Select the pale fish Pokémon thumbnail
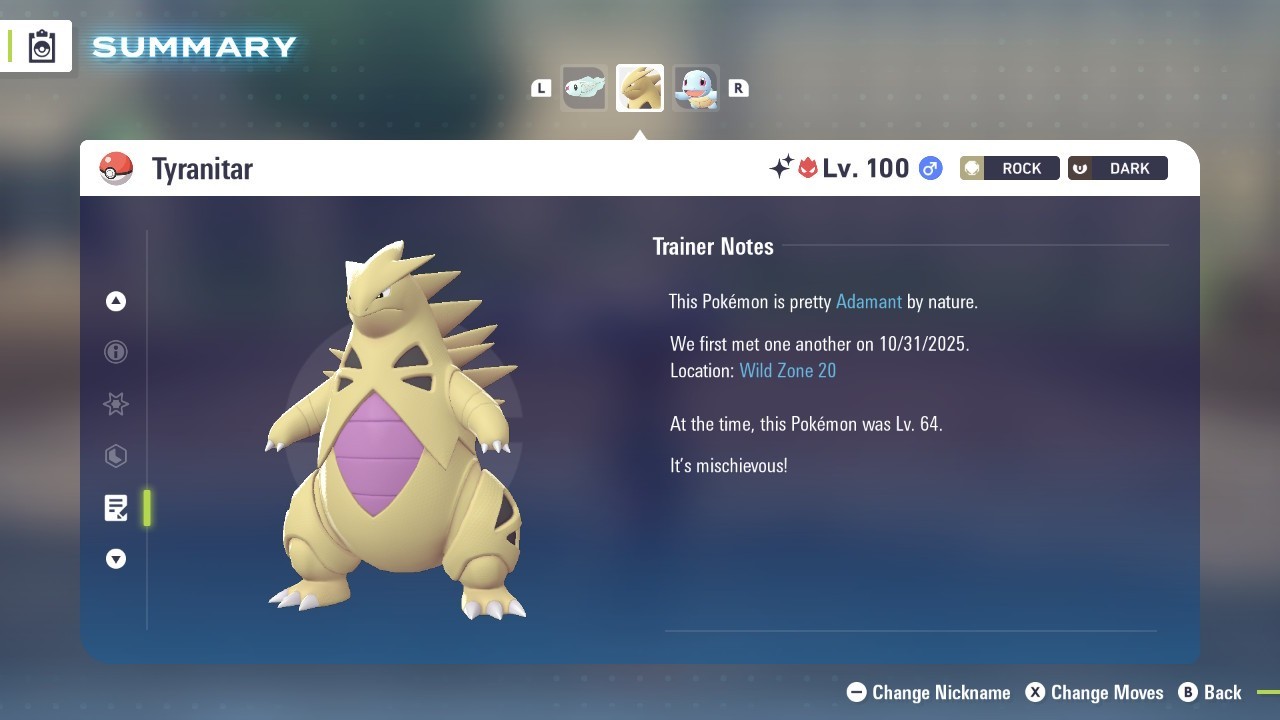 (584, 88)
